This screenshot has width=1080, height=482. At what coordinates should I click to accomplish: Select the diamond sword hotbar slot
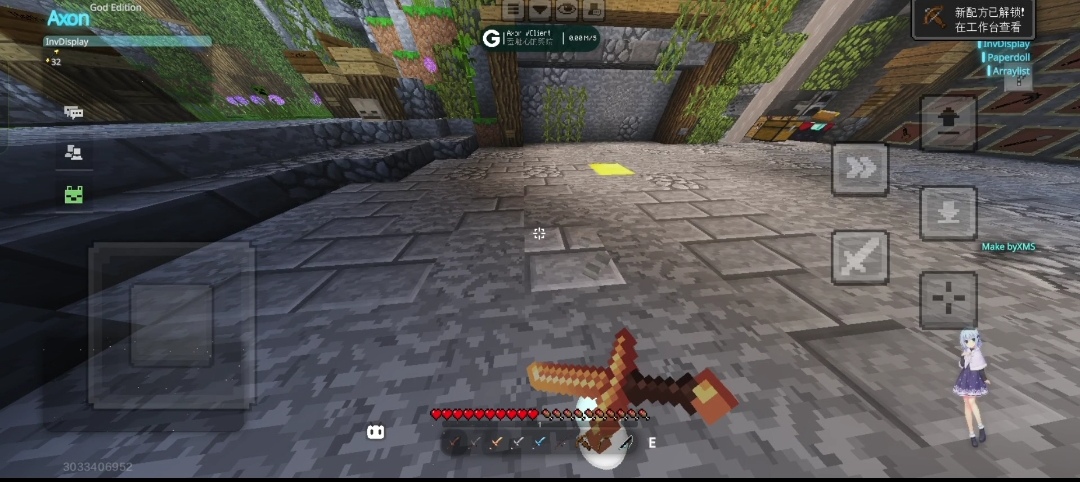click(x=540, y=442)
